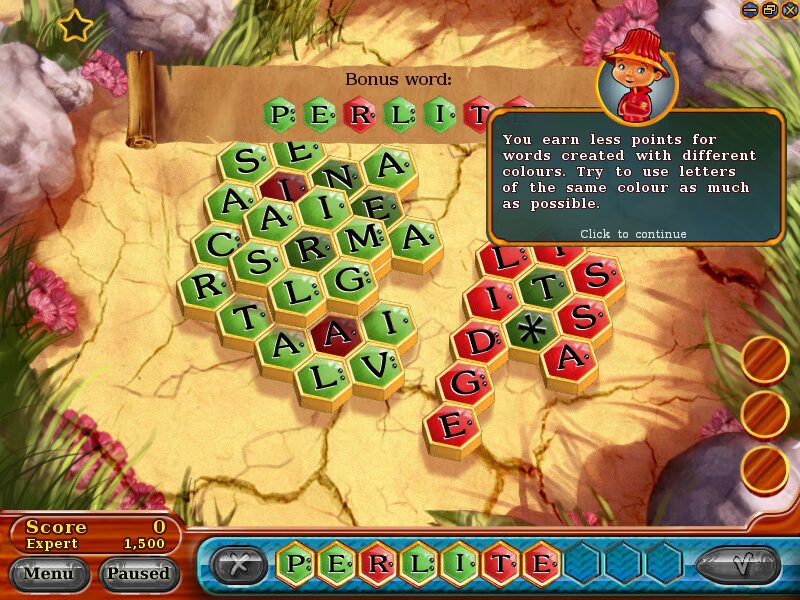The height and width of the screenshot is (600, 800).
Task: Toggle the Paused button
Action: (x=138, y=573)
